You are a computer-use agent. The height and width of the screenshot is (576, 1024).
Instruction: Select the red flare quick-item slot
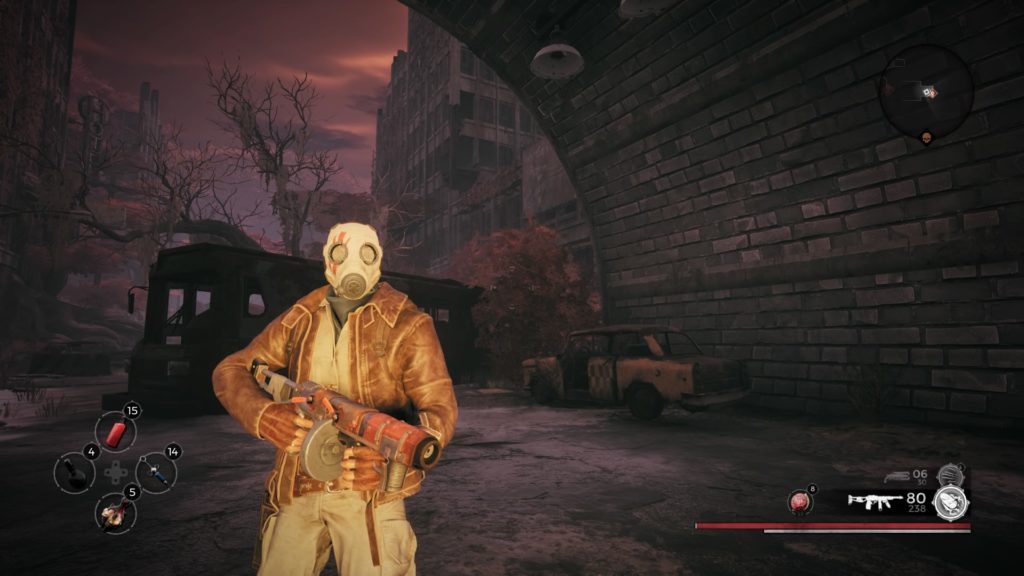[x=115, y=432]
